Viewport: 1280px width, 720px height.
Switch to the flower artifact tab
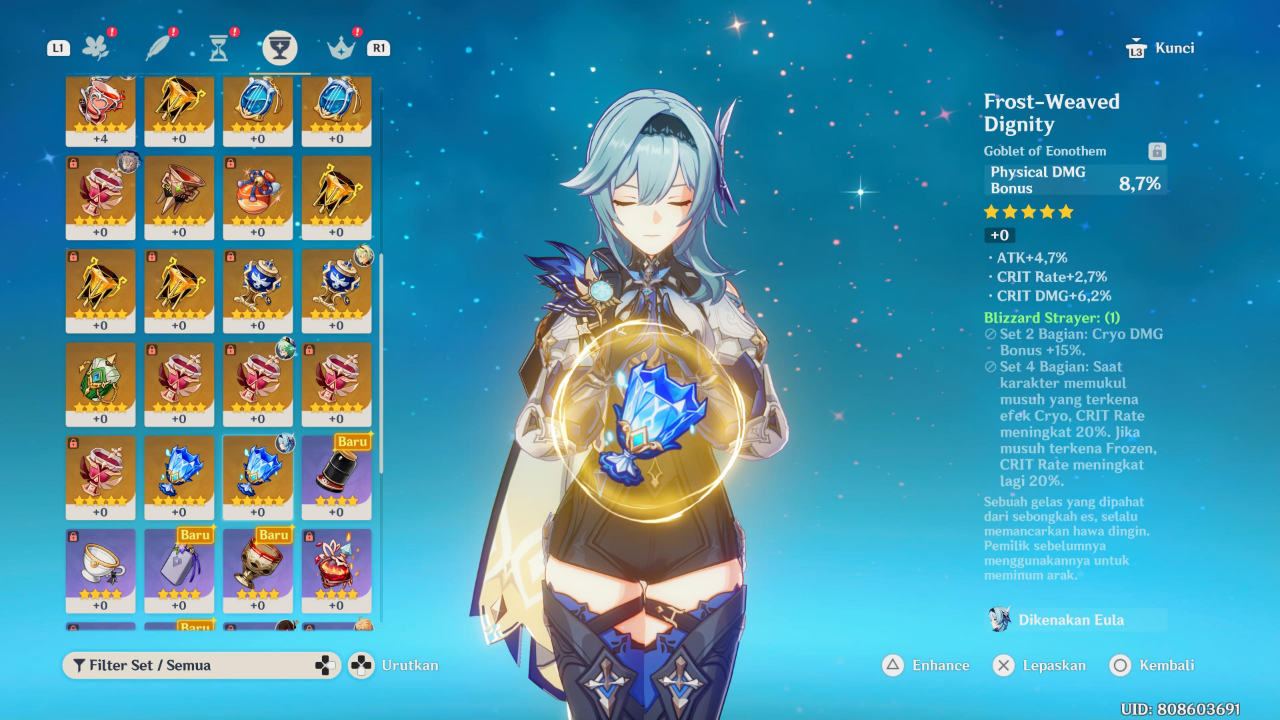96,47
